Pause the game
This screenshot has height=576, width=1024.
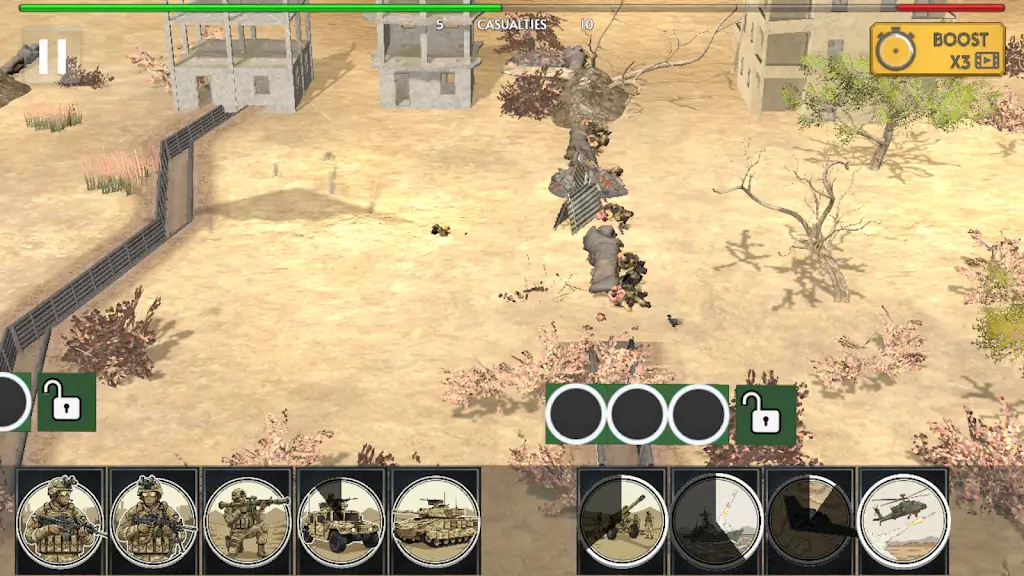(52, 57)
